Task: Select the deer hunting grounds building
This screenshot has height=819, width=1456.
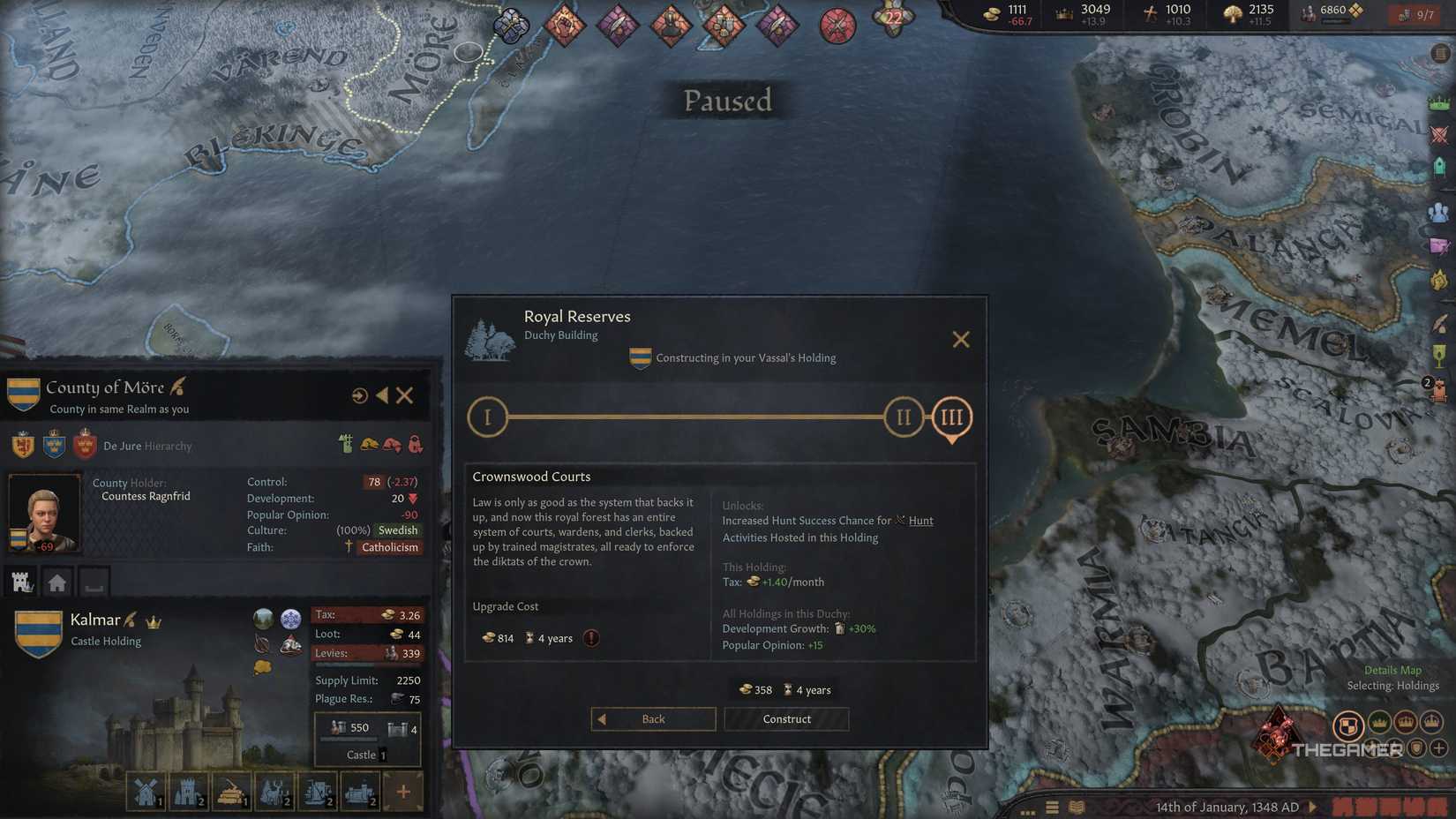Action: point(274,792)
